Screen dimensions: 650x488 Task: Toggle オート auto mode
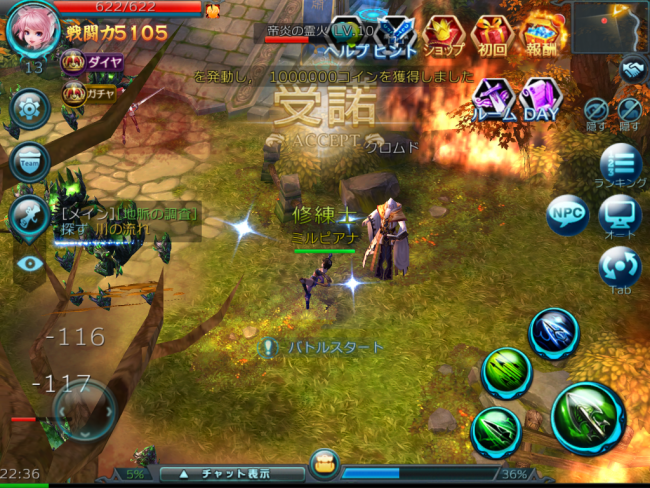[x=619, y=216]
